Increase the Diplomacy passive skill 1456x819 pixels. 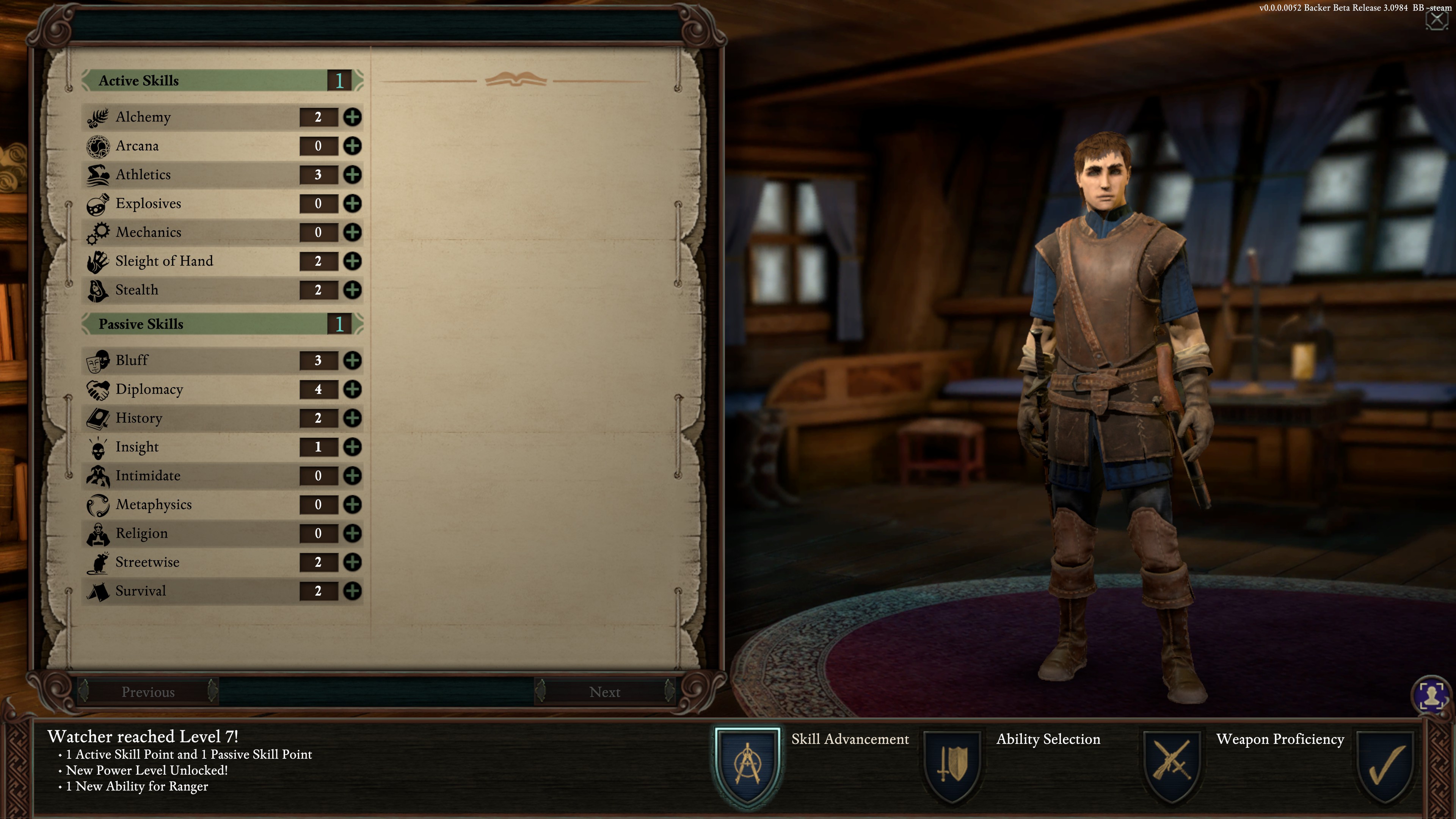[352, 389]
